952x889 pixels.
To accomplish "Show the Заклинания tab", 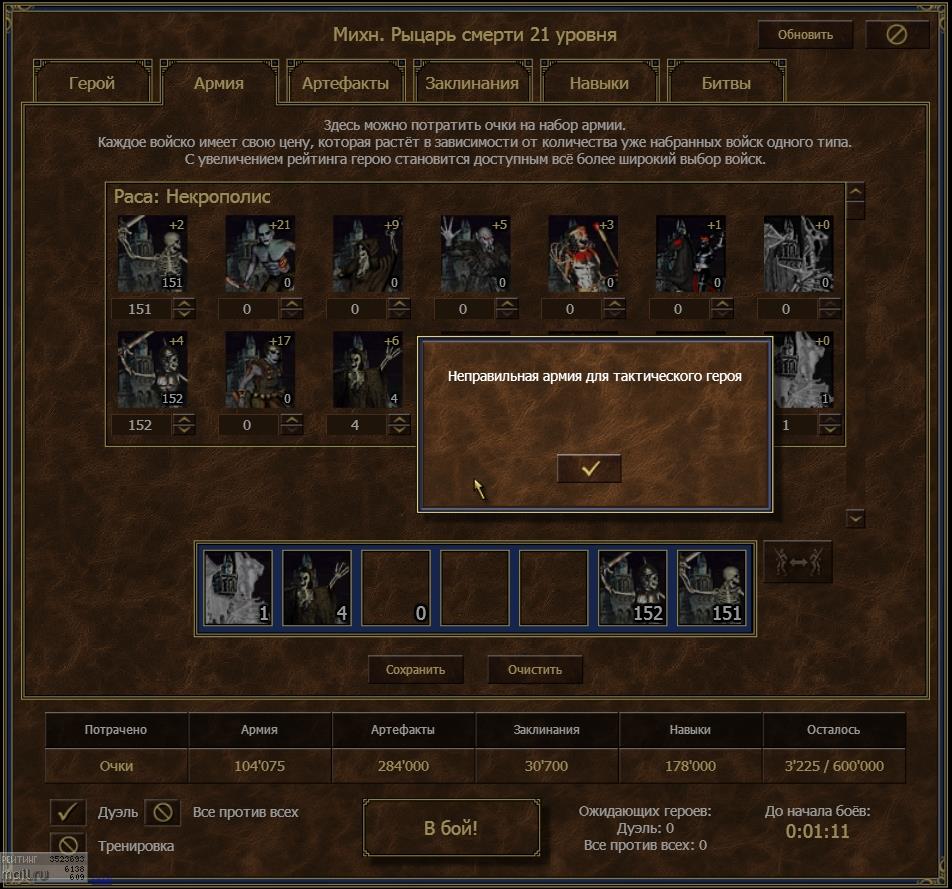I will click(x=472, y=83).
